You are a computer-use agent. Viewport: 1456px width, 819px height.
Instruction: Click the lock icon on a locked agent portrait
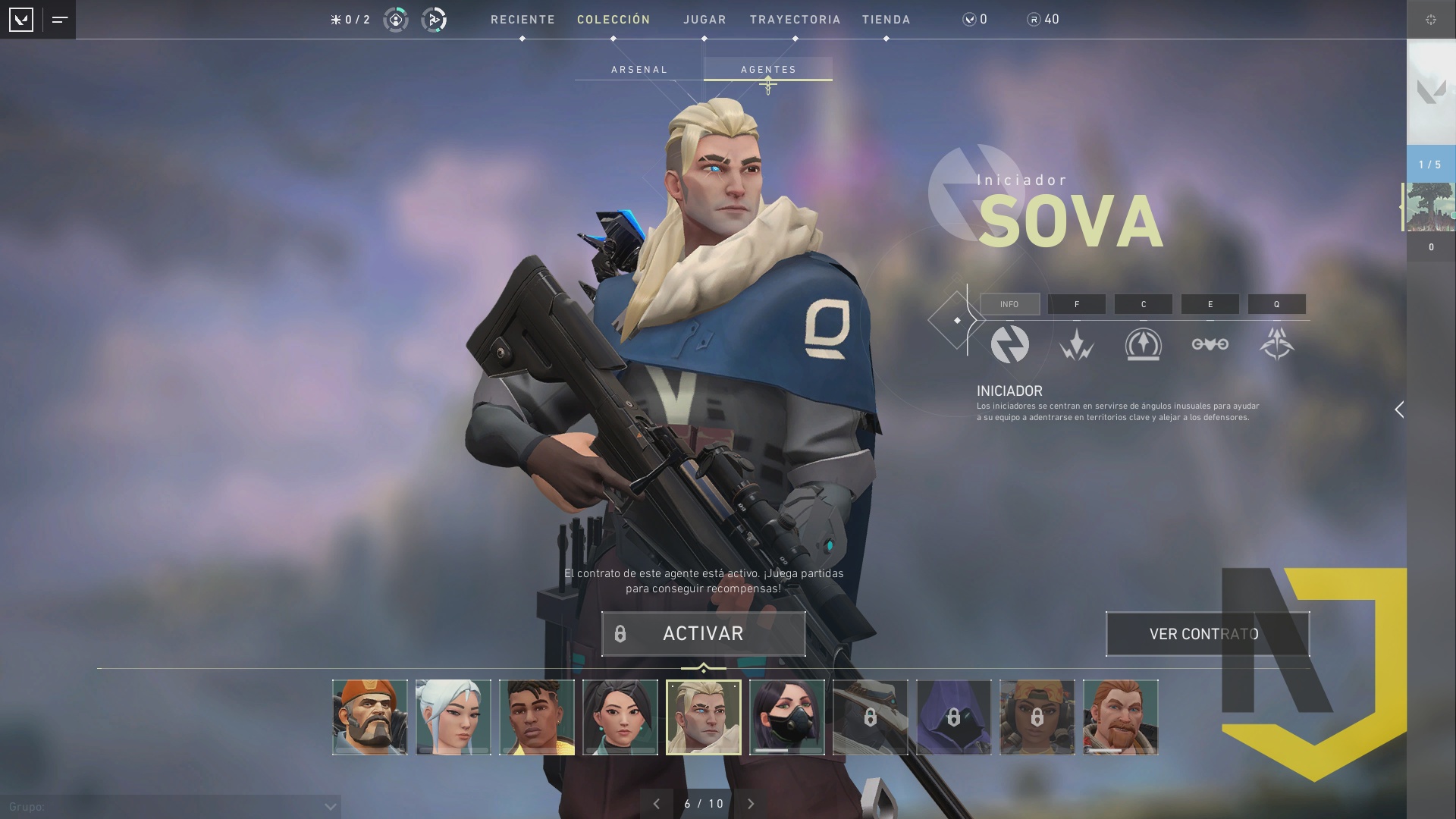[871, 717]
